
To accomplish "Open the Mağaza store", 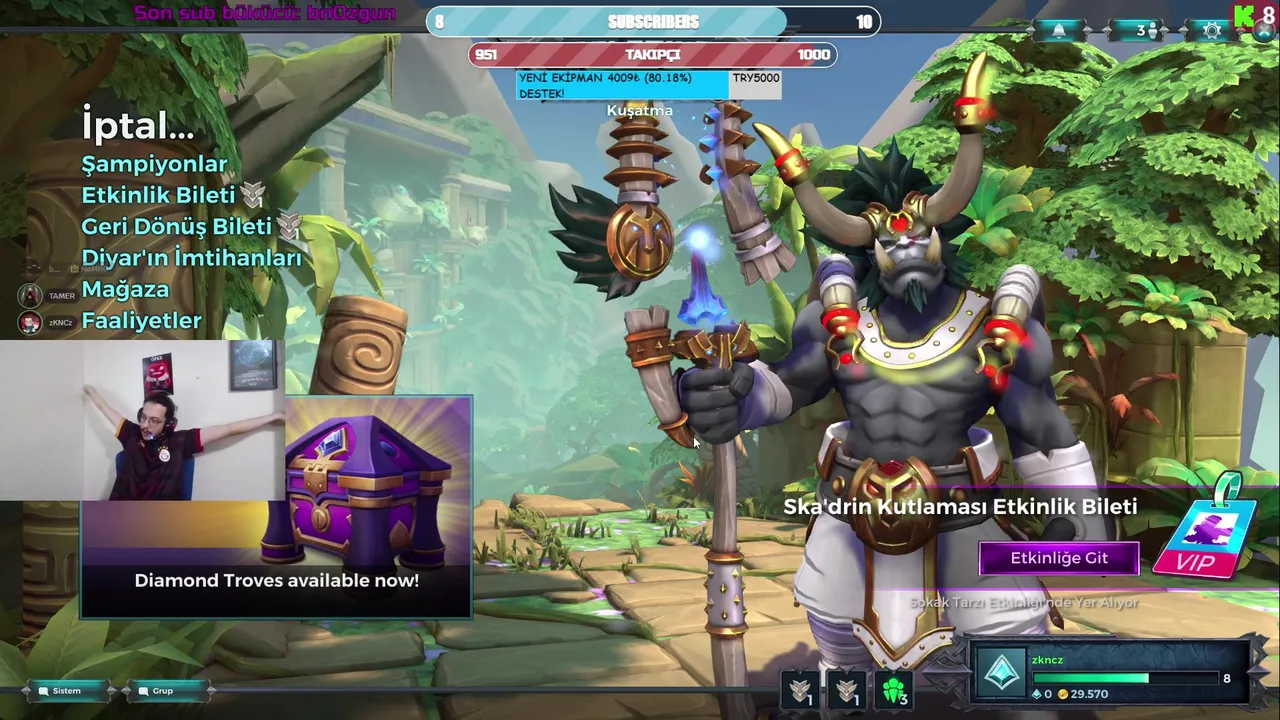I will point(125,289).
